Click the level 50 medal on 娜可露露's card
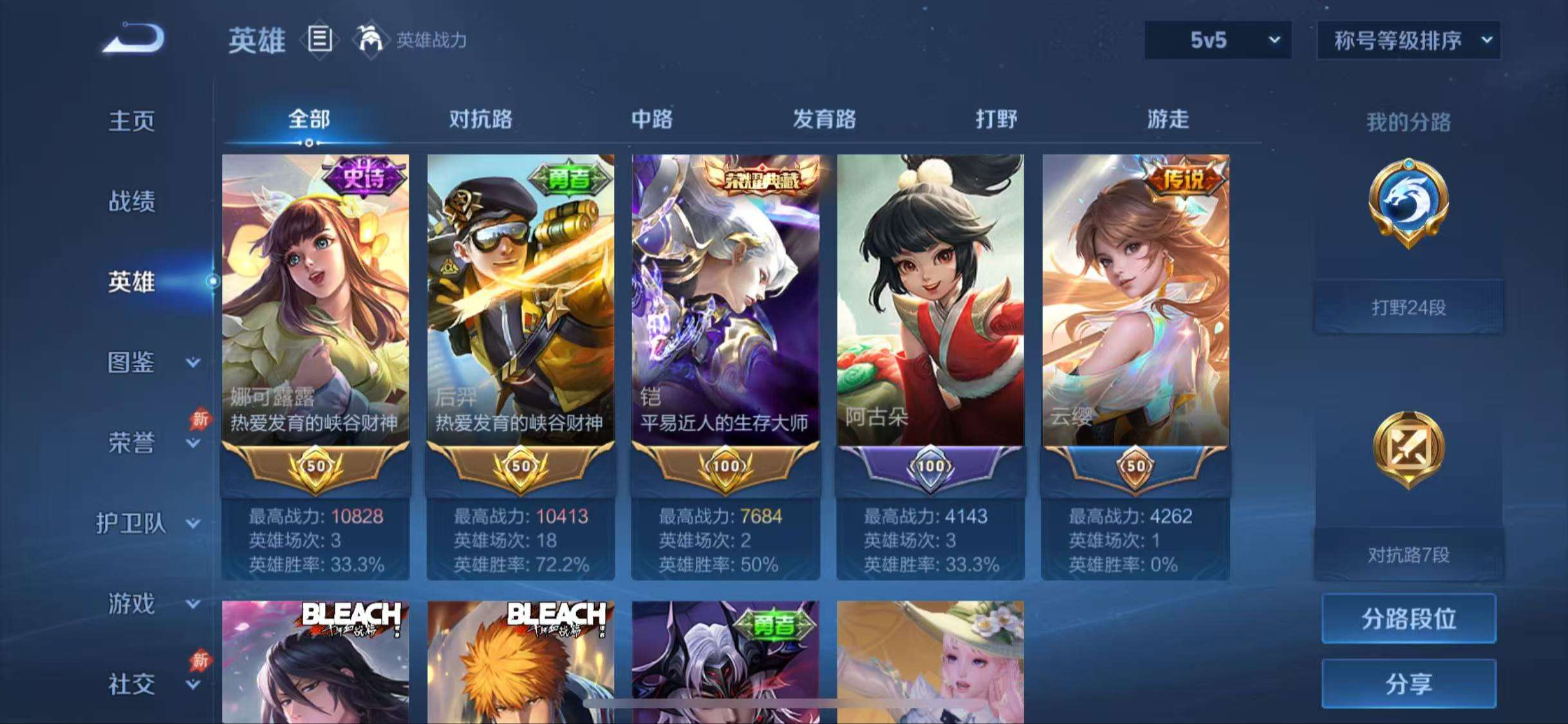Image resolution: width=1568 pixels, height=724 pixels. coord(315,465)
